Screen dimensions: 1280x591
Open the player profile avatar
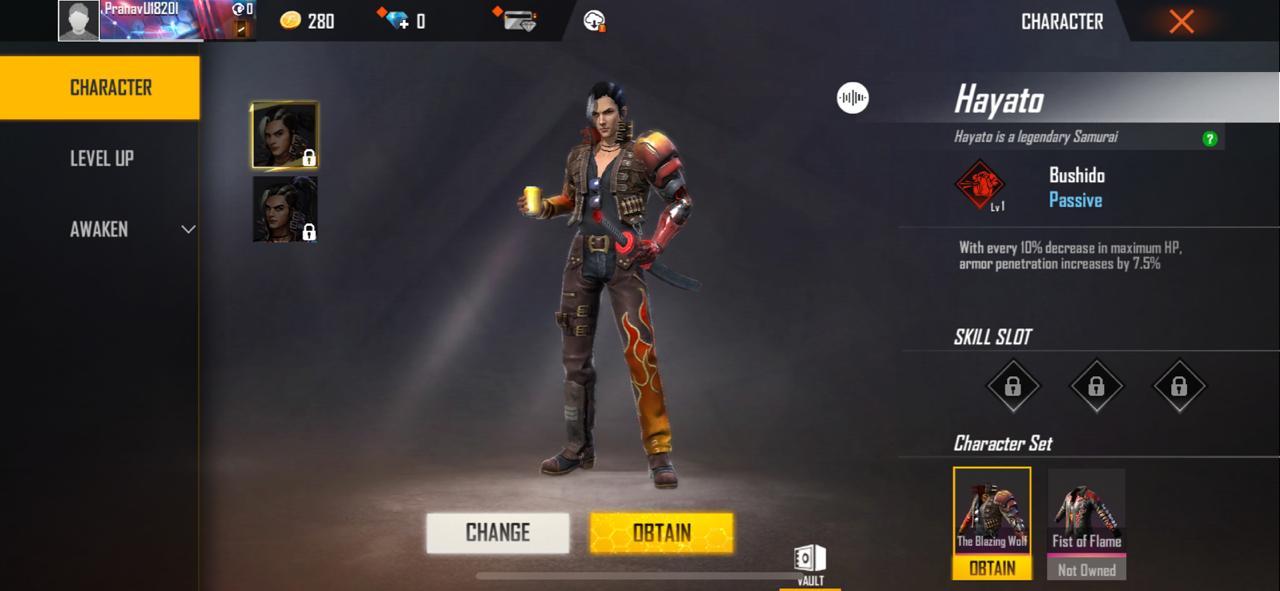pos(79,21)
